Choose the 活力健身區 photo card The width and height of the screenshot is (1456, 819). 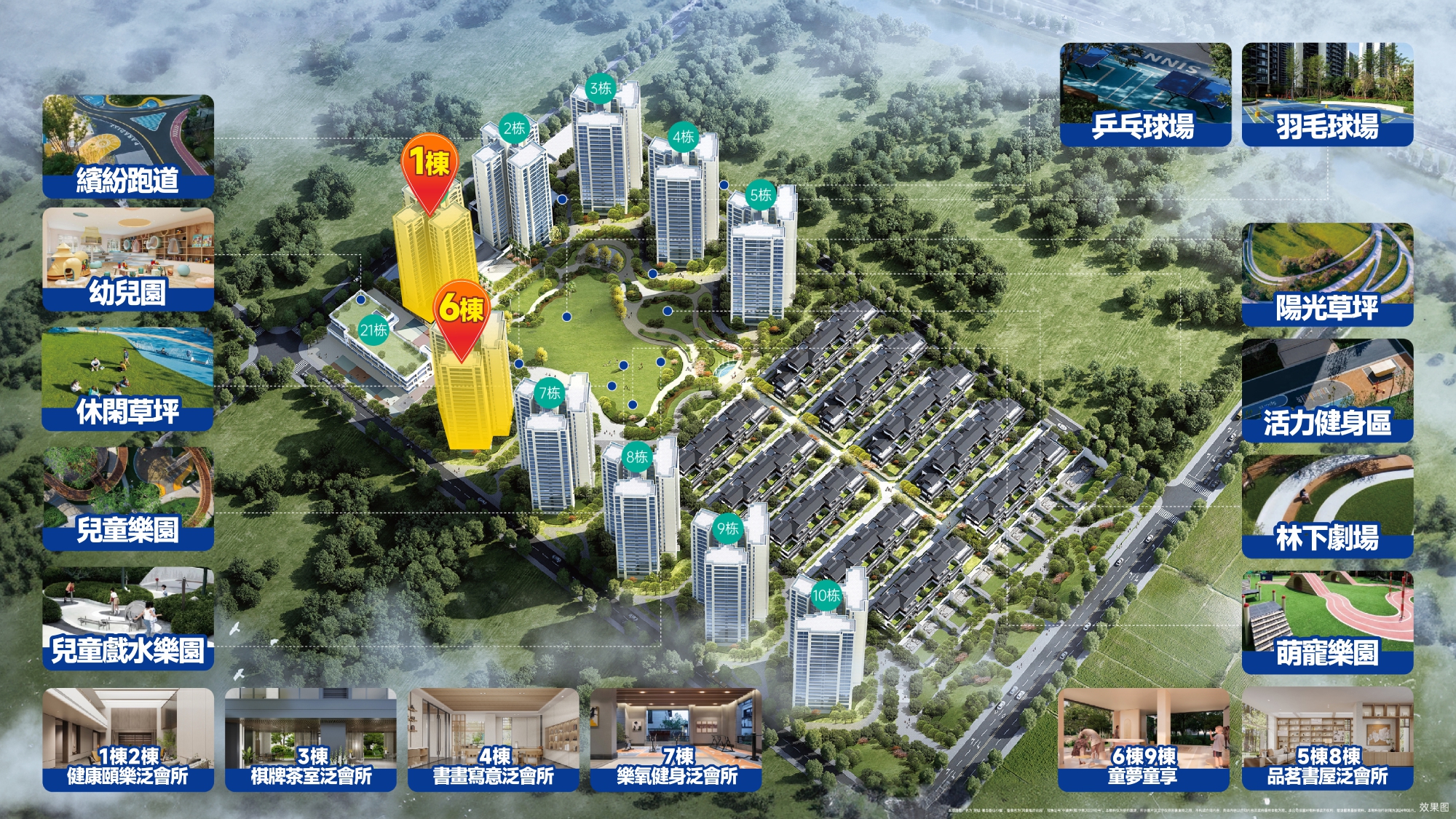point(1327,390)
